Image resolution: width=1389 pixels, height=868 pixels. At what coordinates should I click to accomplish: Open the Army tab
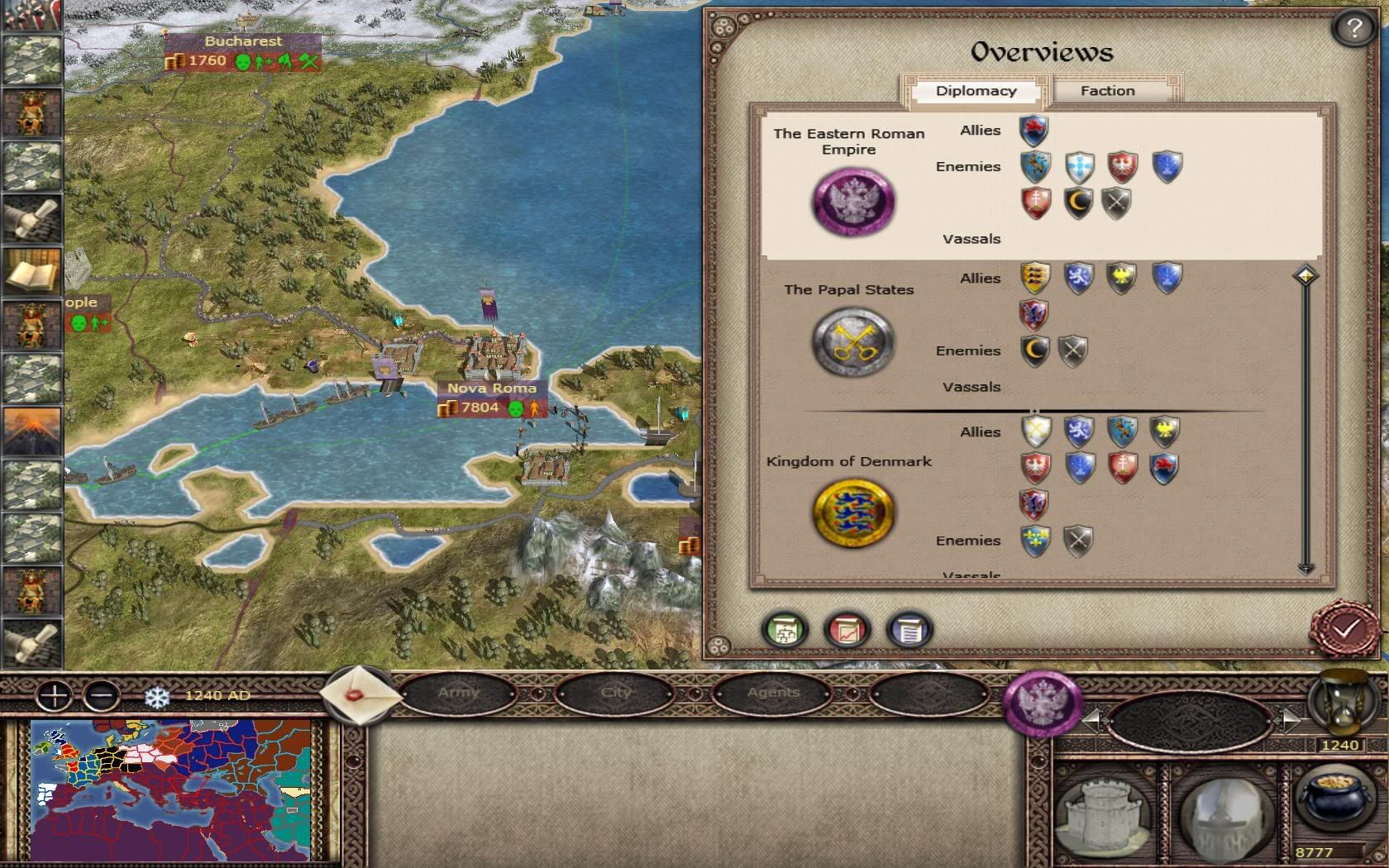(459, 693)
